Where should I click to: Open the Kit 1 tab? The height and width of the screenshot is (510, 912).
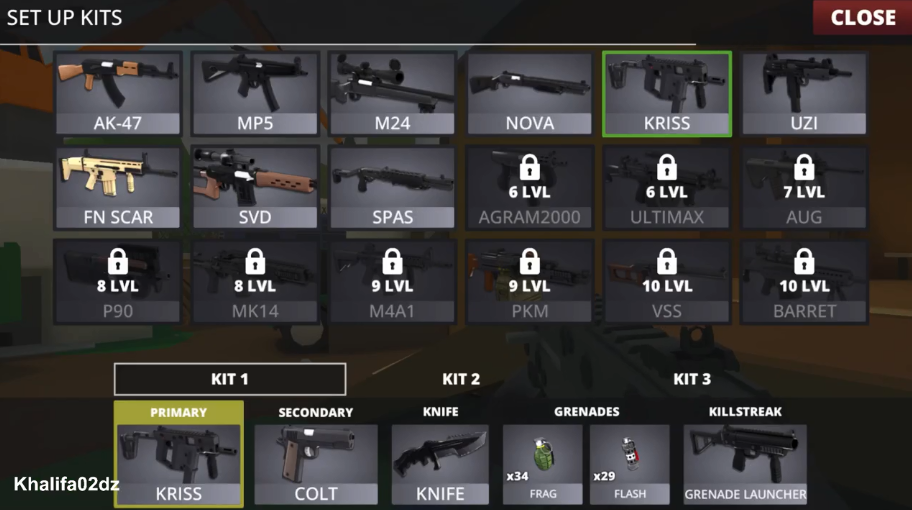pyautogui.click(x=230, y=379)
